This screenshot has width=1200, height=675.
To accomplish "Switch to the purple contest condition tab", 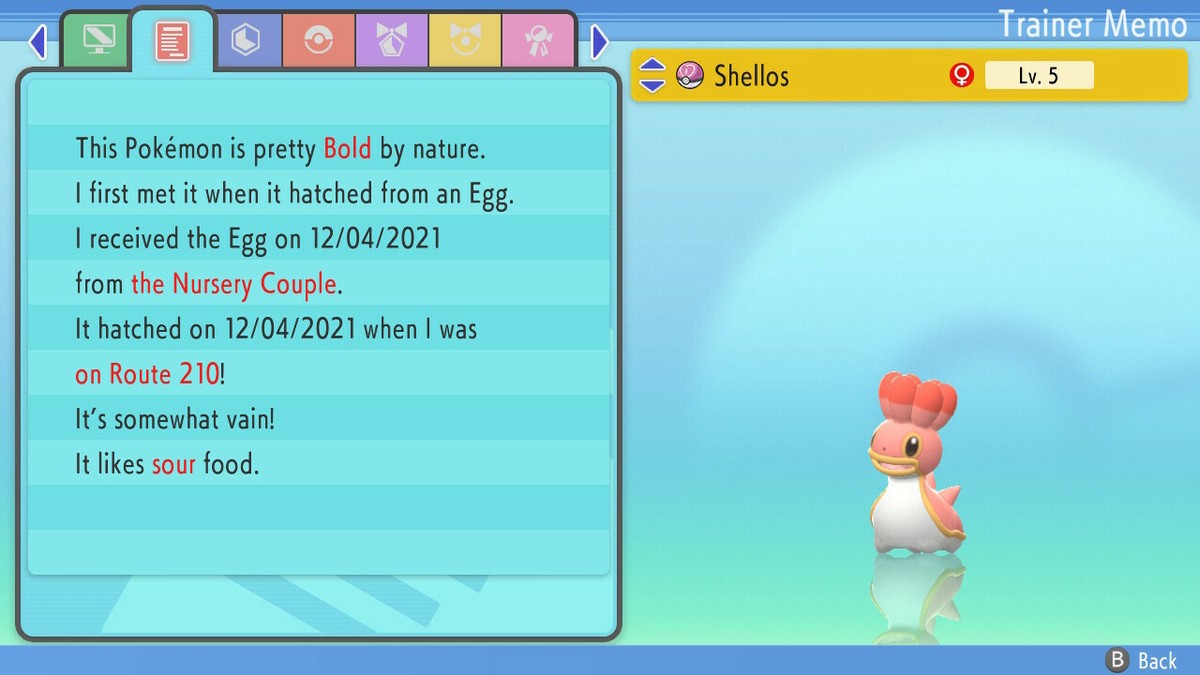I will 392,40.
